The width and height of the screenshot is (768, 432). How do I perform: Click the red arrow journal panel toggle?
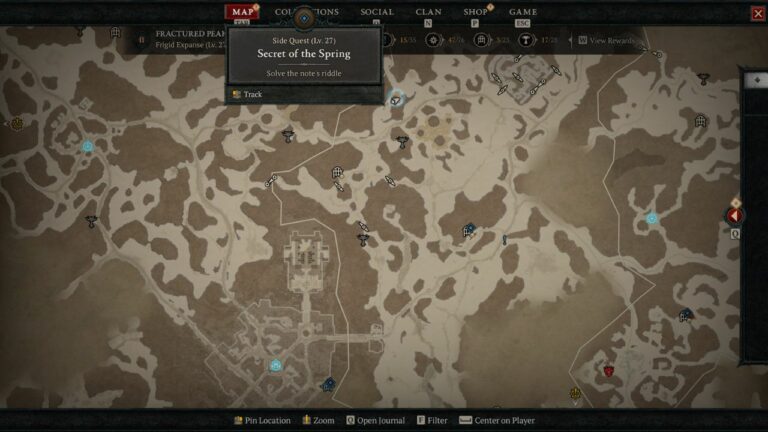point(735,216)
